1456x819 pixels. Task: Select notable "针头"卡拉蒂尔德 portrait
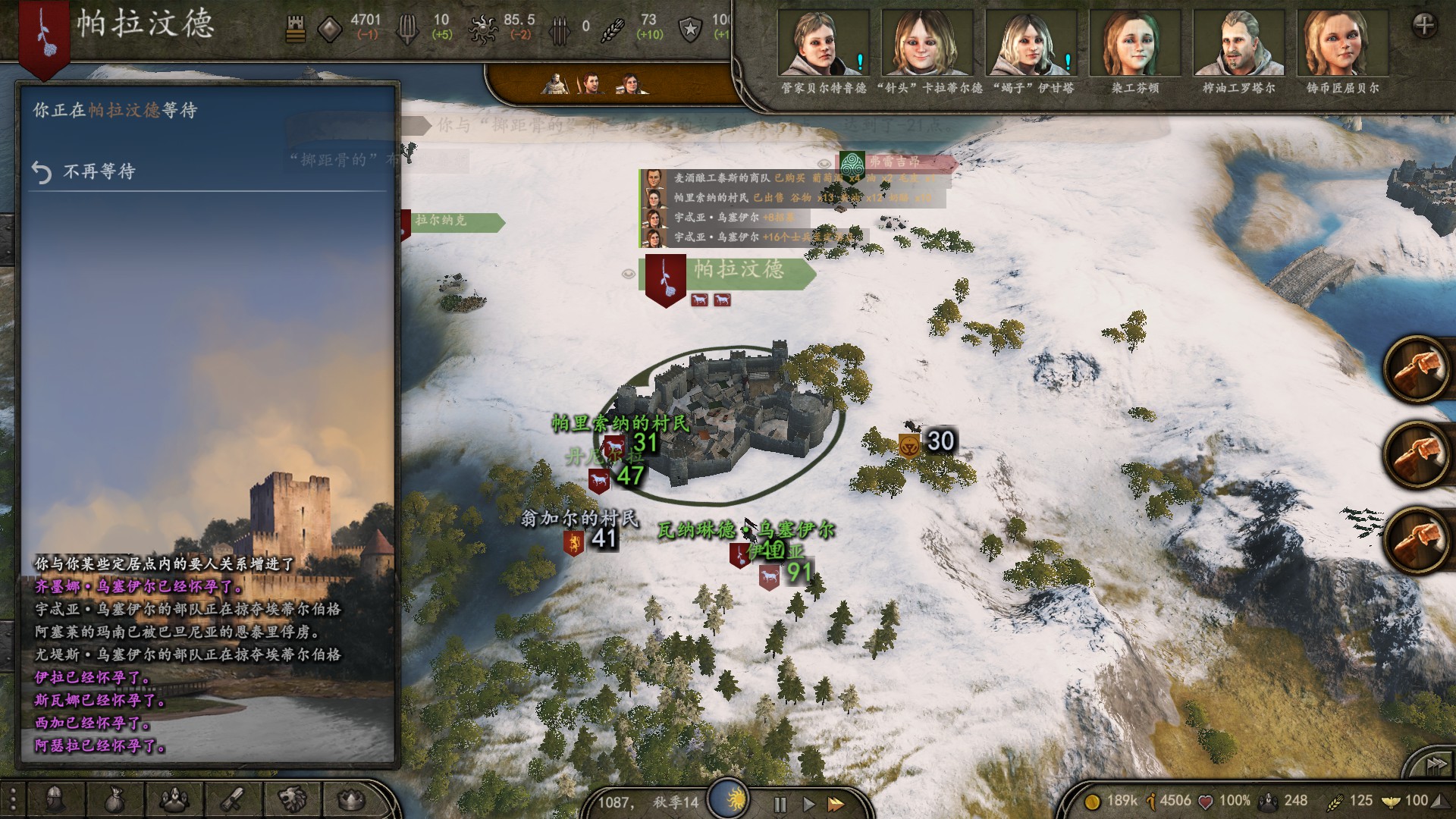[927, 44]
